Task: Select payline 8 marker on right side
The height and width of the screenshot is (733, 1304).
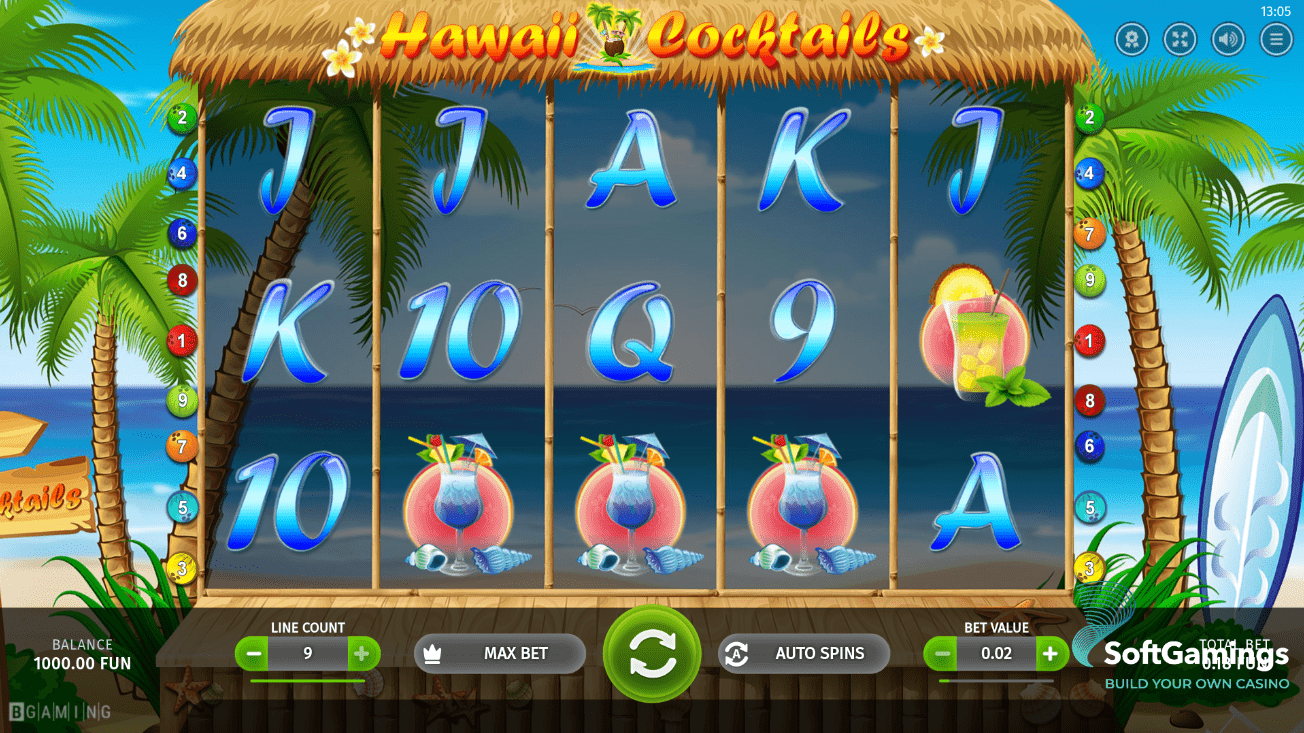Action: (1089, 401)
